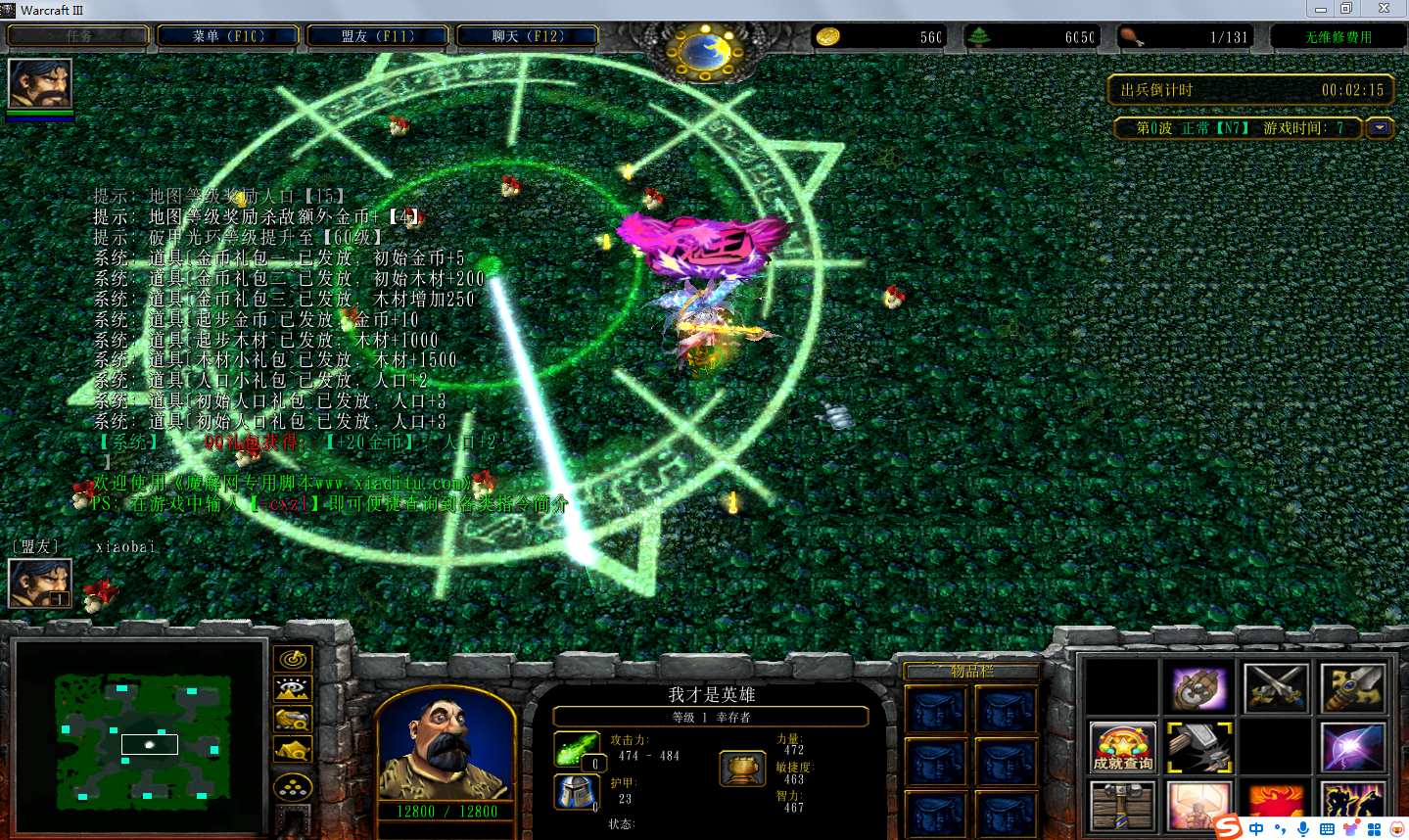Activate the minimap signal ping button
Image resolution: width=1409 pixels, height=840 pixels.
tap(292, 660)
